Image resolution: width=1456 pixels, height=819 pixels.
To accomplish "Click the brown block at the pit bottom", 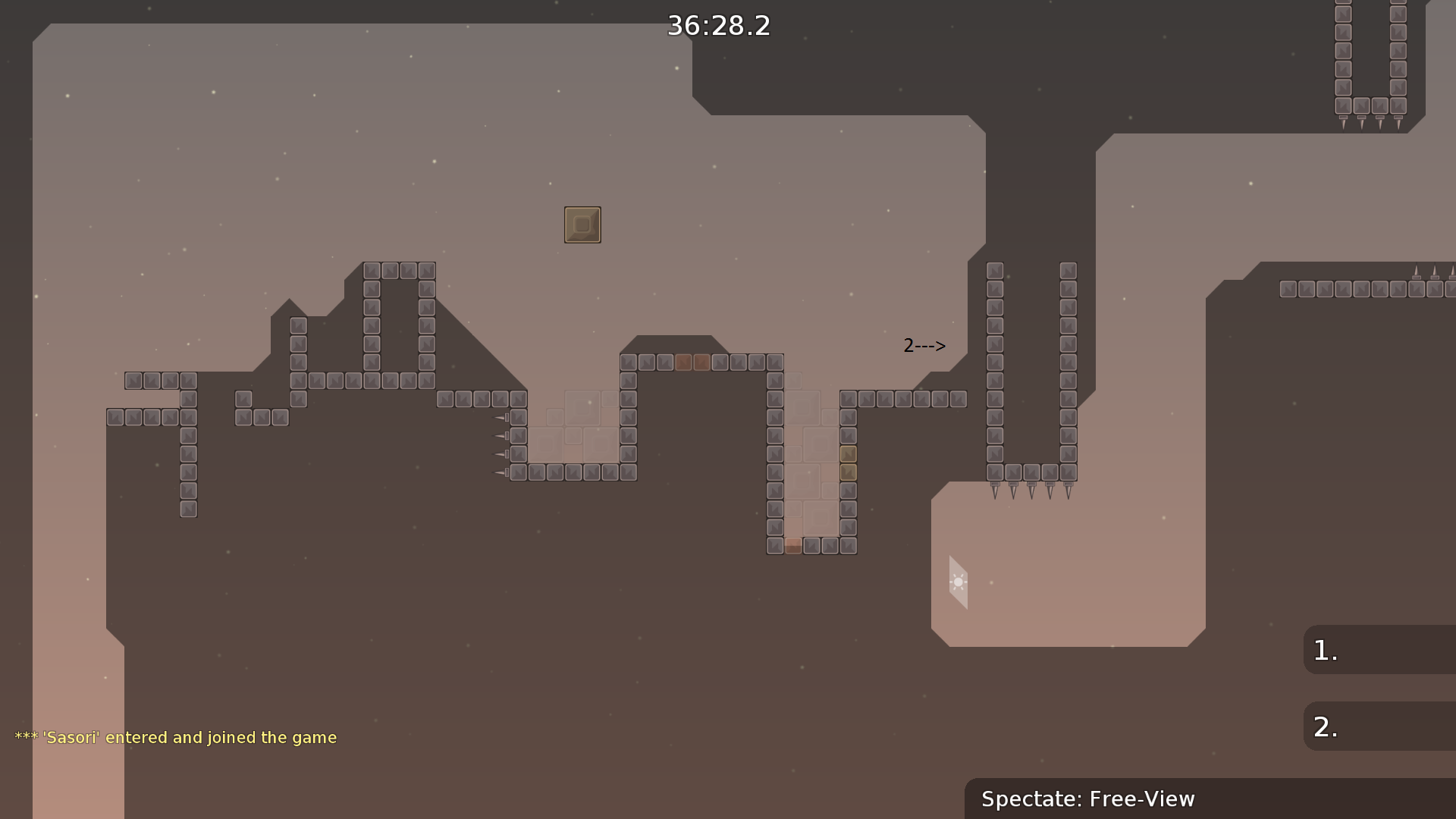I will (x=792, y=545).
